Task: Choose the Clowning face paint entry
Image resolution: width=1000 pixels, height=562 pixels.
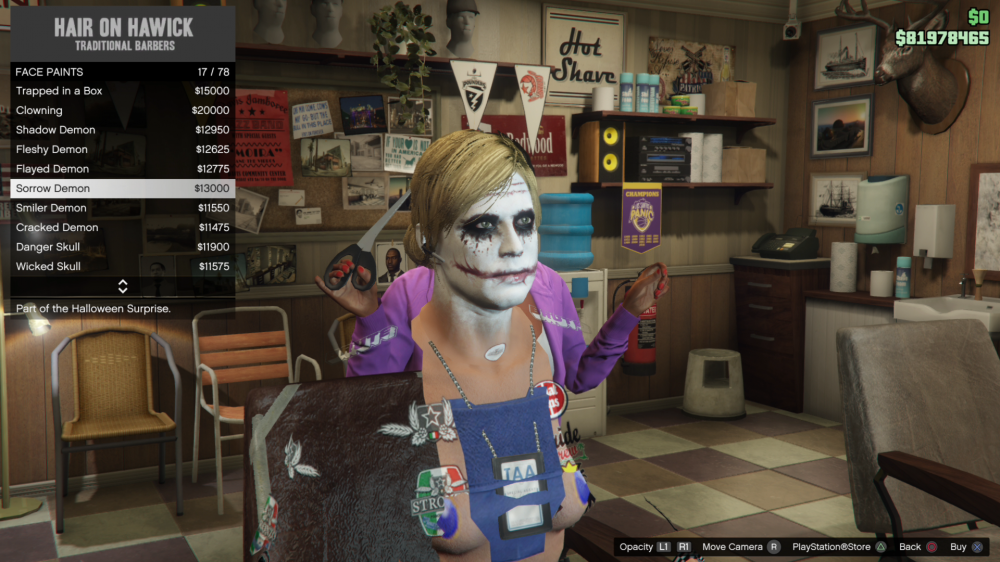Action: 122,110
